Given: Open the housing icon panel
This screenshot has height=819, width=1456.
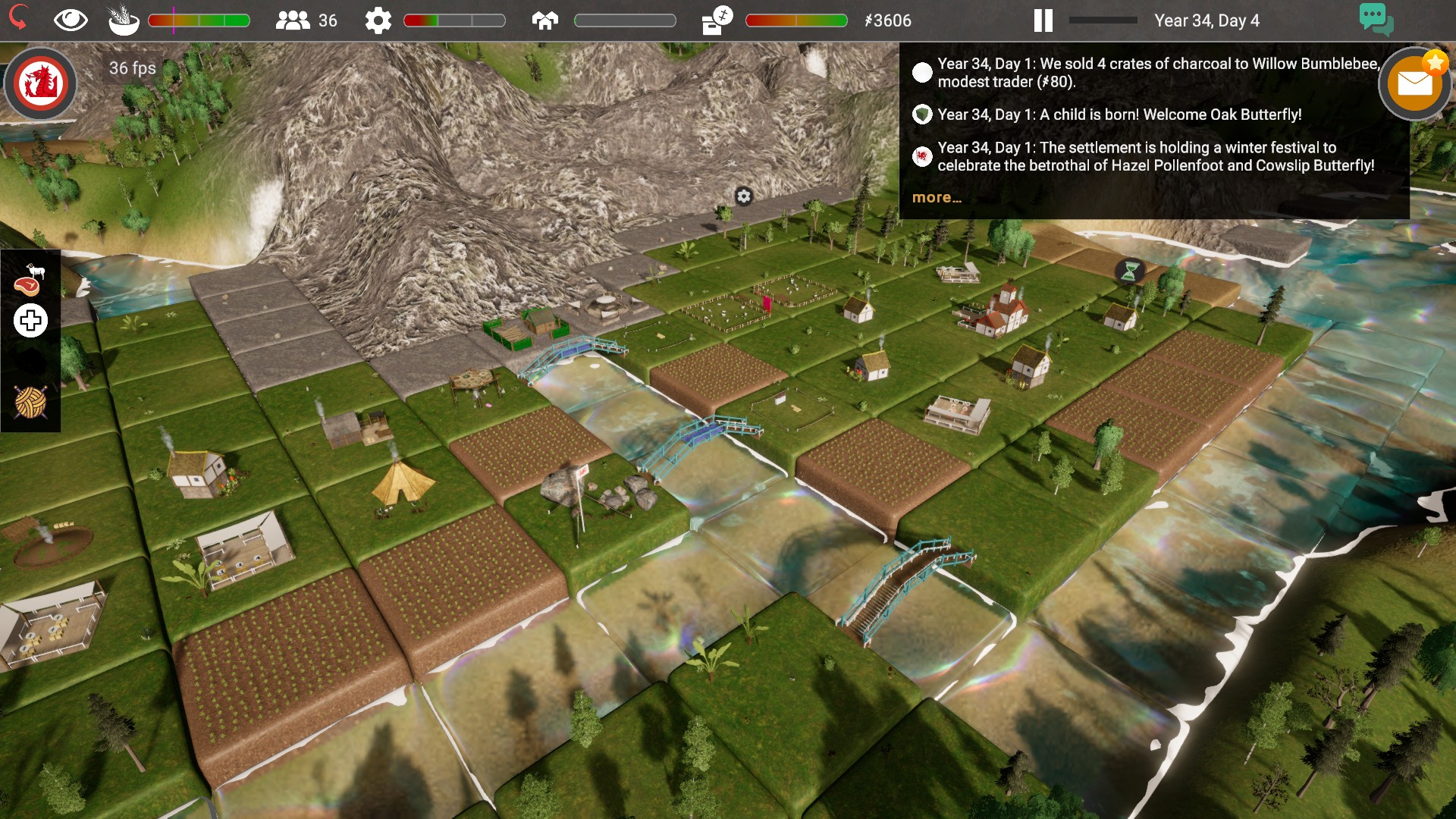Looking at the screenshot, I should tap(545, 20).
